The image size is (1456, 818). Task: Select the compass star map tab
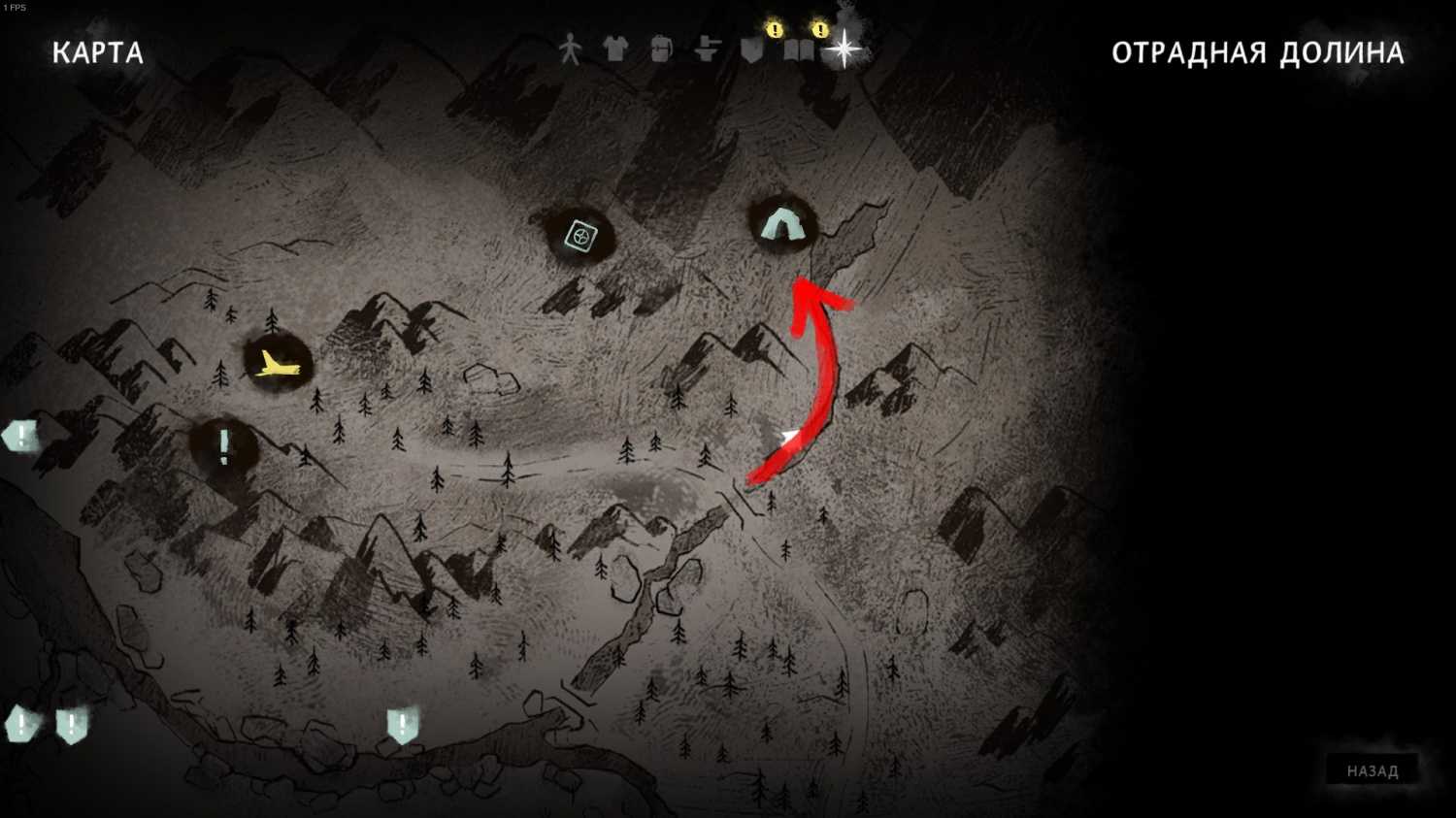pyautogui.click(x=844, y=49)
